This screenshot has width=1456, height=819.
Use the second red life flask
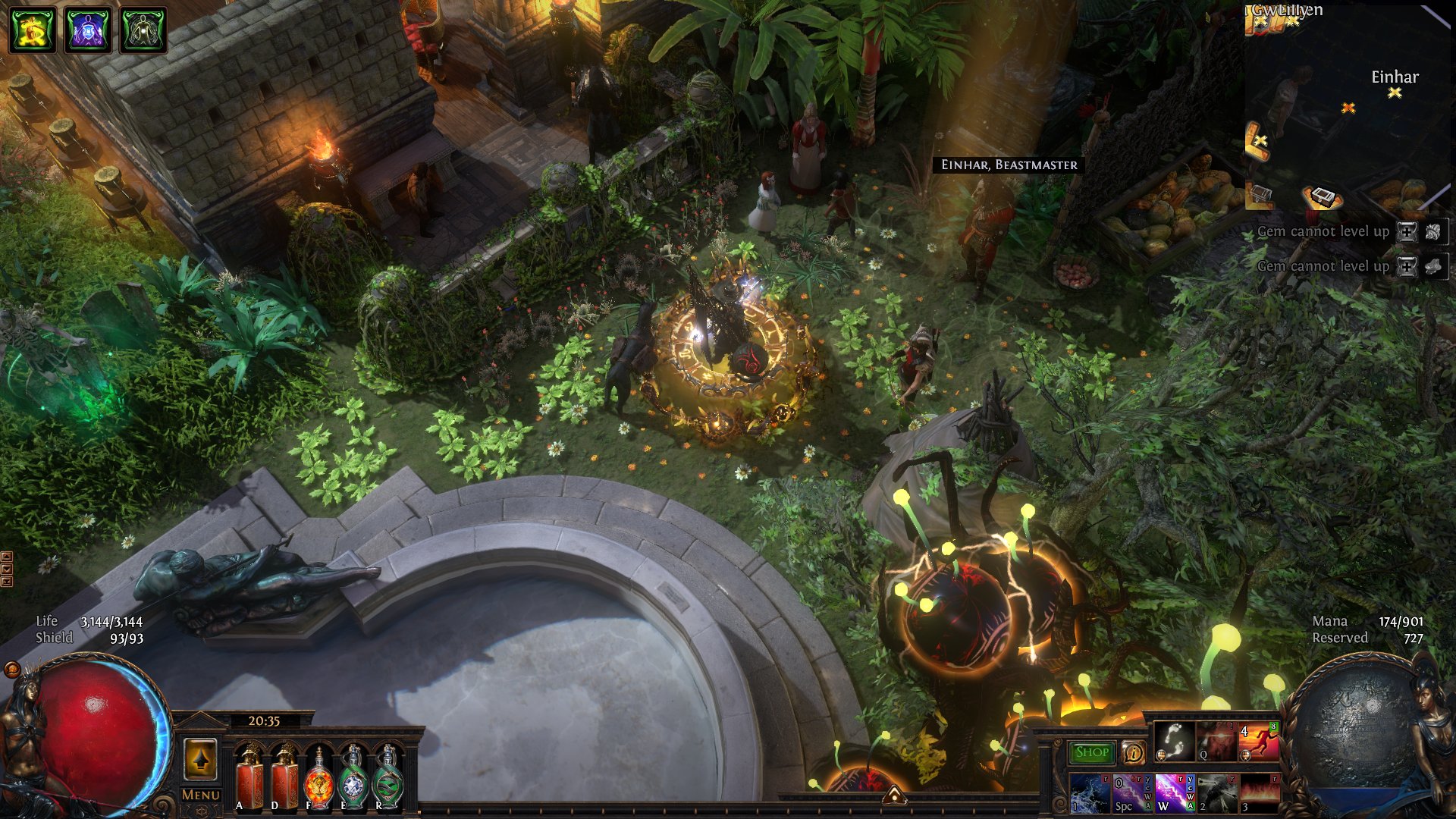(x=284, y=777)
